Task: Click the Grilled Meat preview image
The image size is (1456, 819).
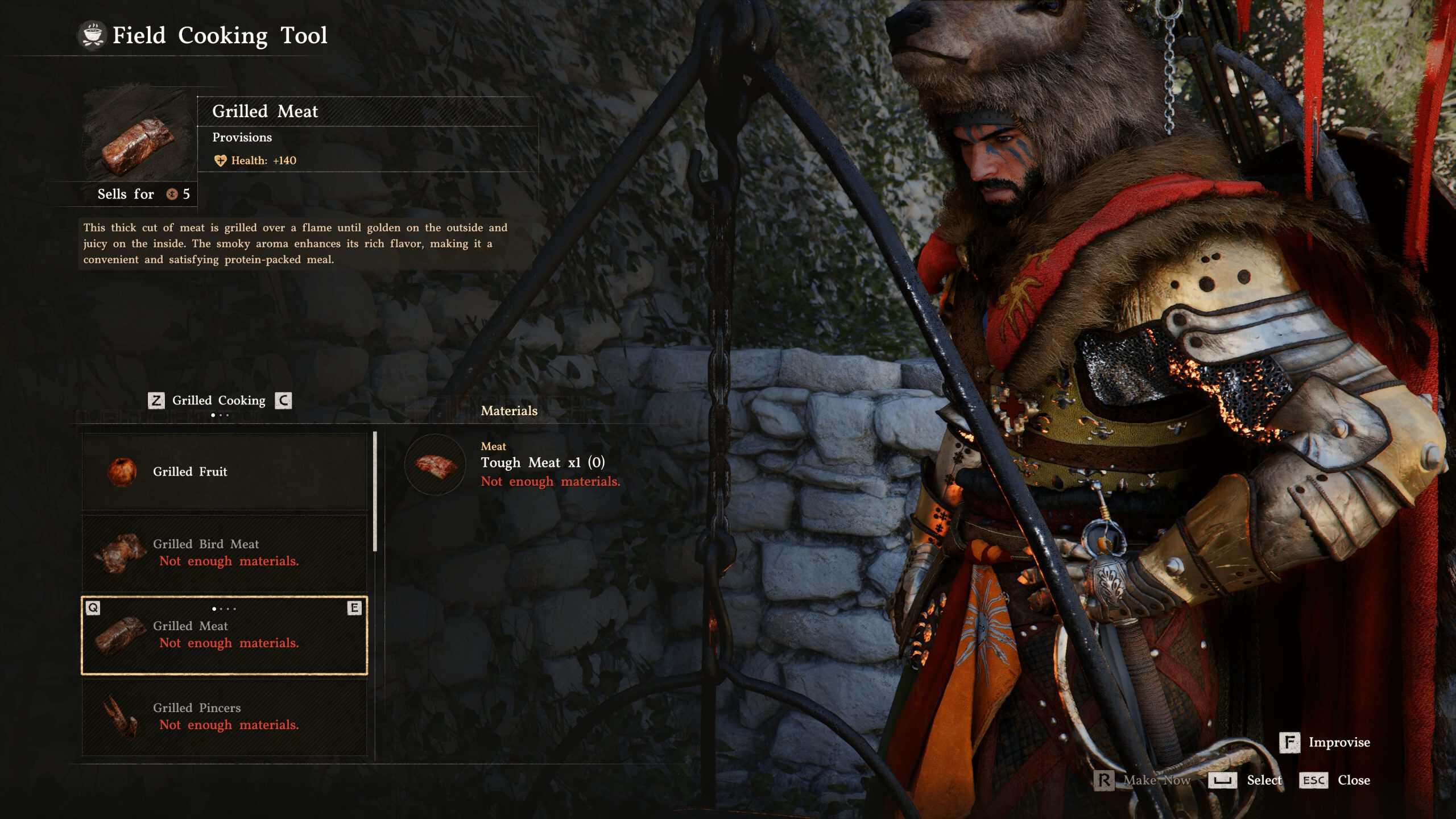Action: pyautogui.click(x=138, y=142)
